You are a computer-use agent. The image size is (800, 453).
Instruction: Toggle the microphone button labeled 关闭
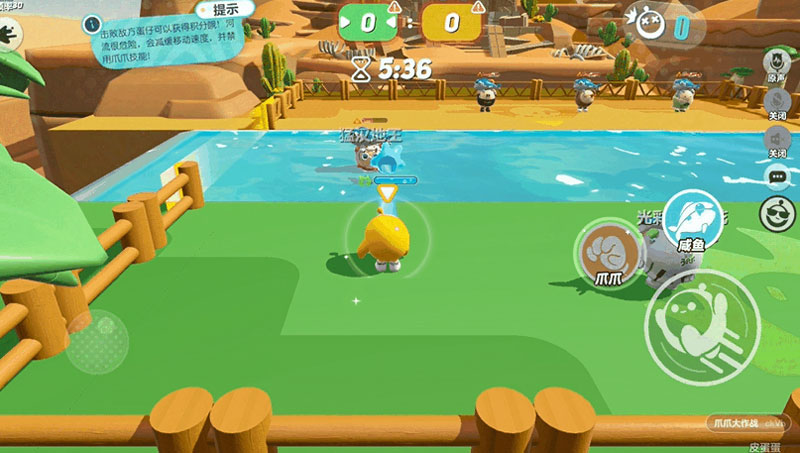776,100
